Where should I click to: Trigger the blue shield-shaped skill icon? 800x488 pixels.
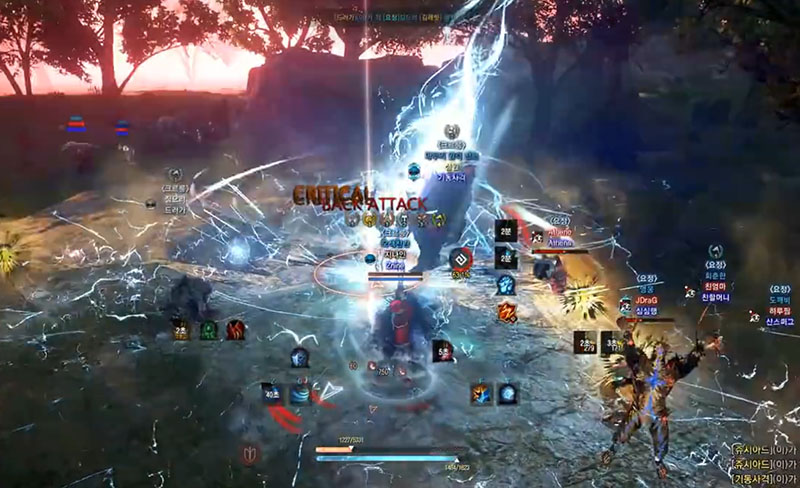point(298,358)
